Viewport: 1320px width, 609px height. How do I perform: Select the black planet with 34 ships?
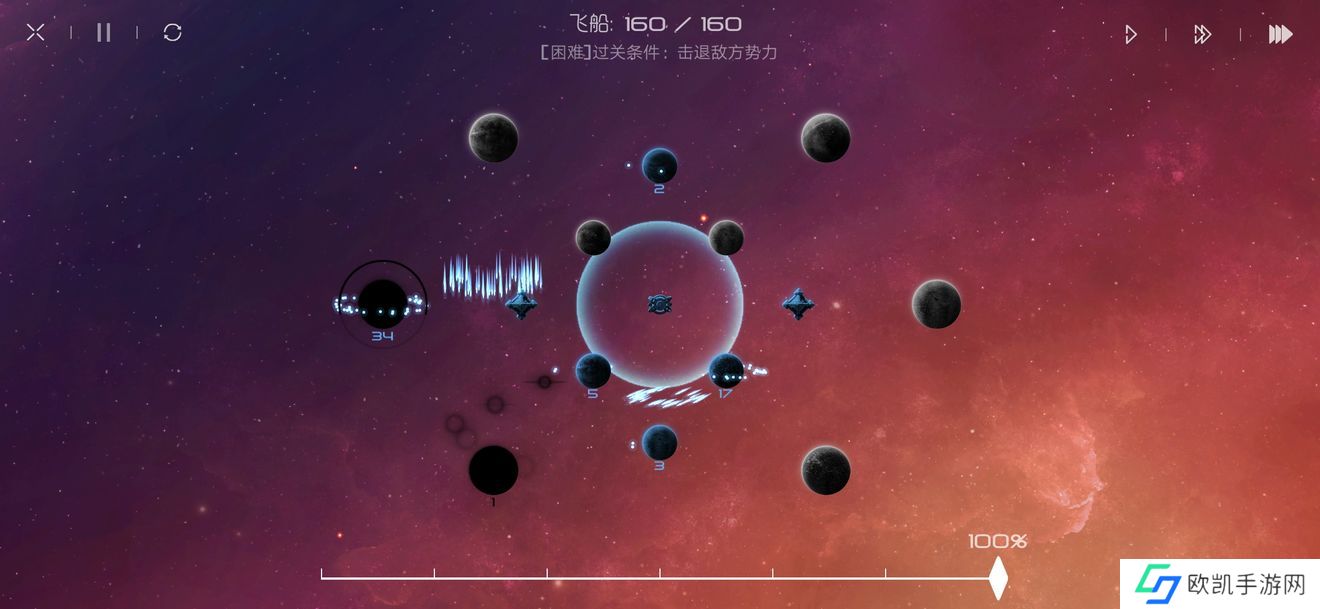[x=383, y=302]
